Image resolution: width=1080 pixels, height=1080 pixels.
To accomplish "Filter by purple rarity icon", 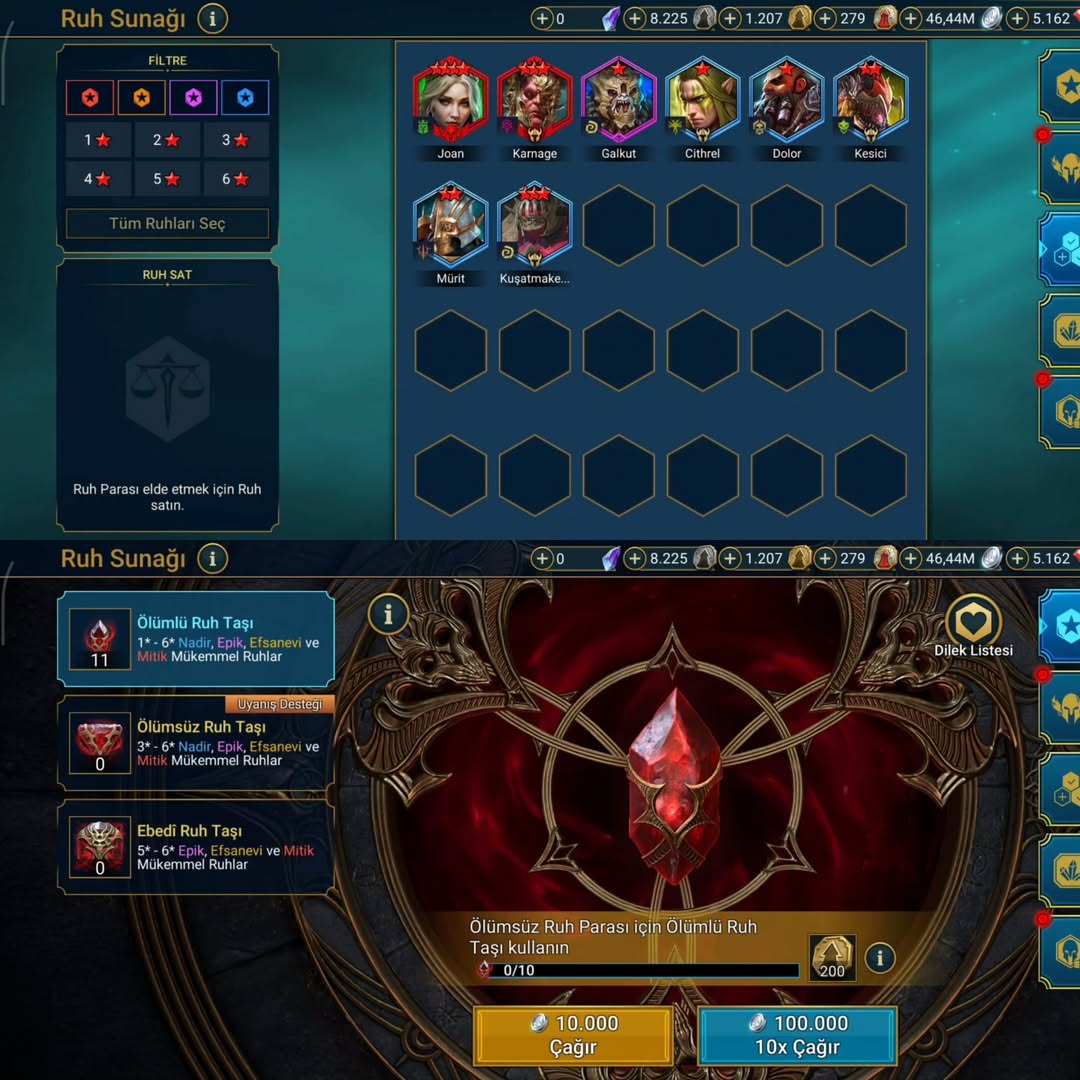I will click(x=193, y=98).
